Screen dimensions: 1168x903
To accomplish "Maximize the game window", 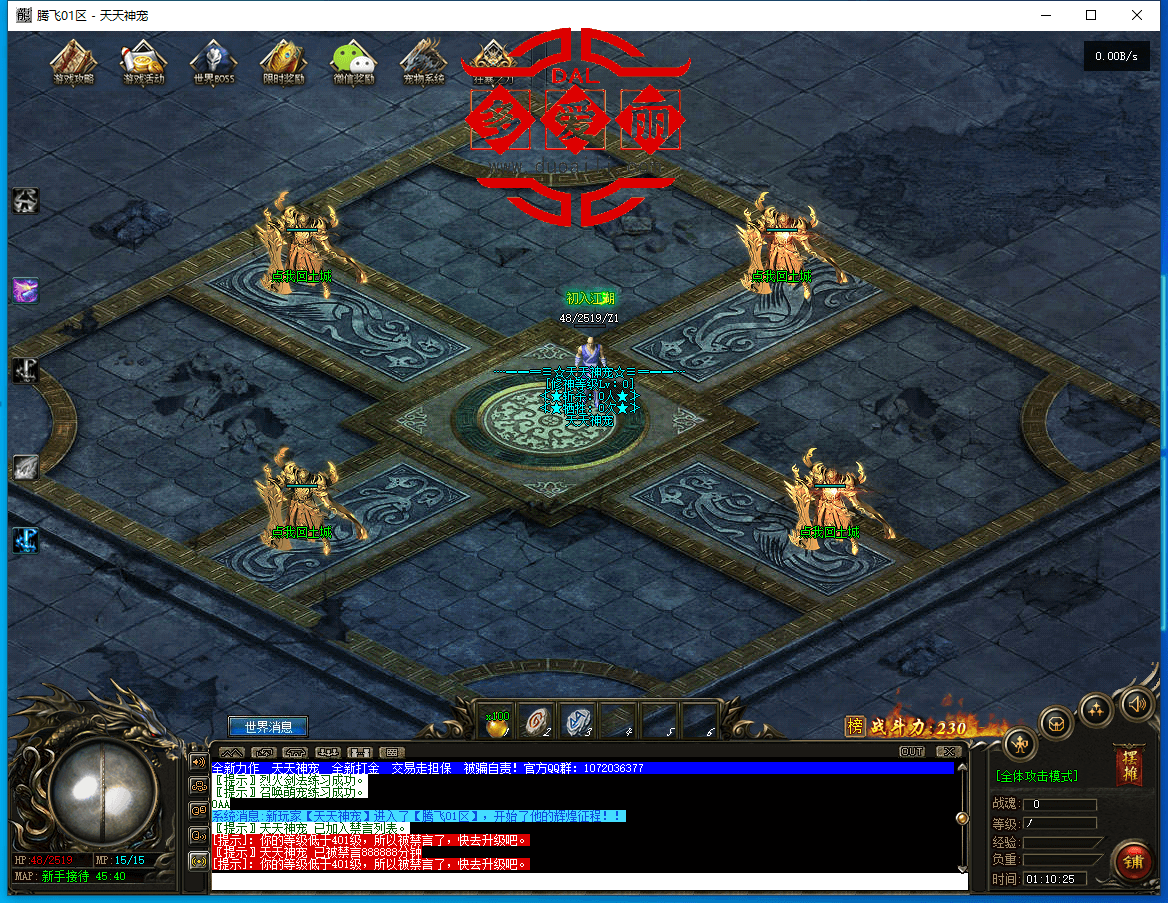I will tap(1091, 15).
